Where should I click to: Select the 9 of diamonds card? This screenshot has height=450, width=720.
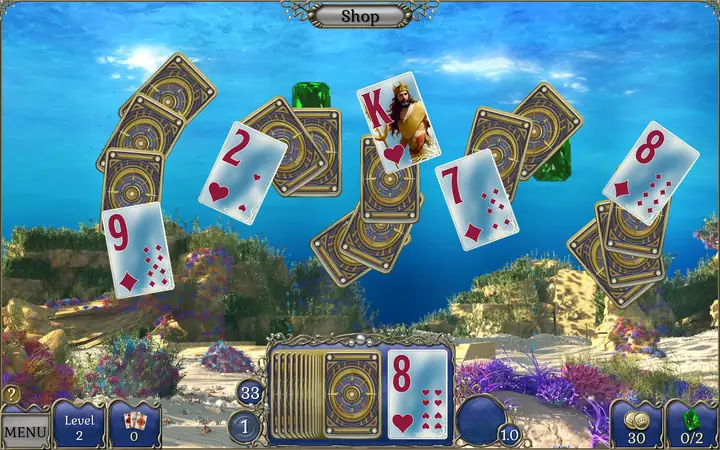pos(137,250)
